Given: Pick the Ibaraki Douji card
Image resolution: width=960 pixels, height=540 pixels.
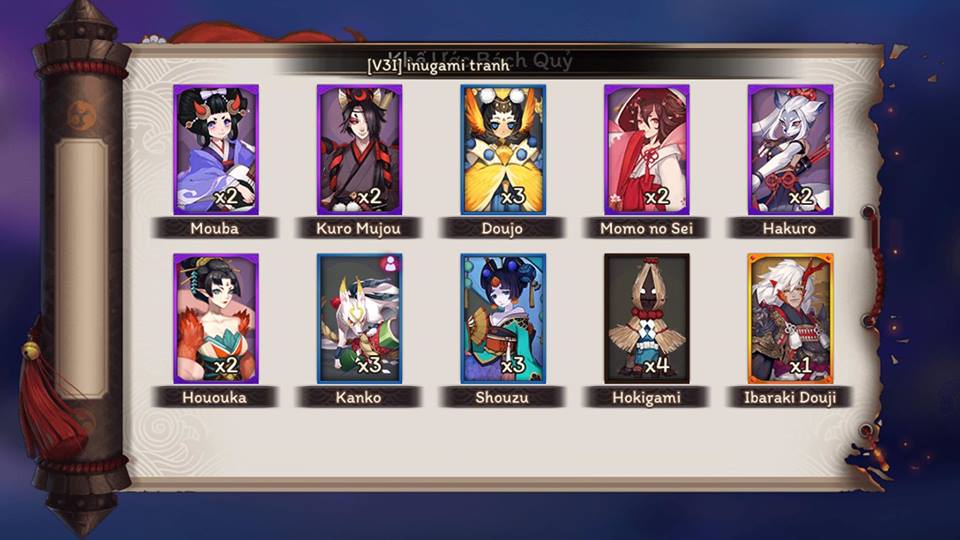Looking at the screenshot, I should 790,319.
